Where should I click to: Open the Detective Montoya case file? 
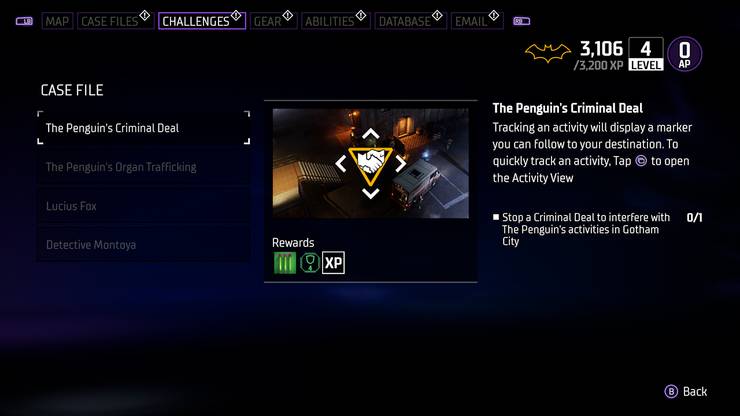[143, 245]
